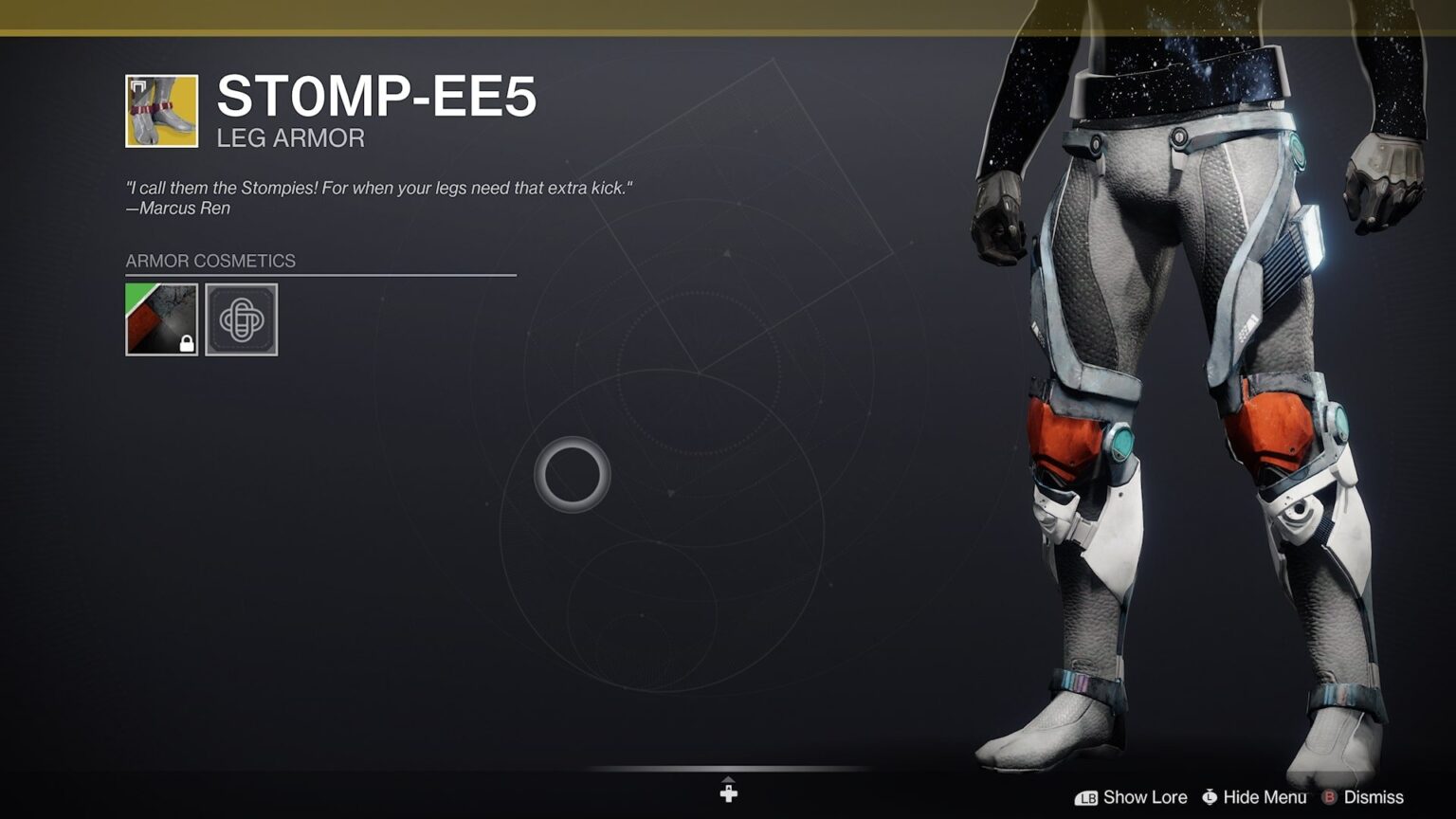Click the LB button prompt icon
Screen dimensions: 1456x819
click(1088, 797)
